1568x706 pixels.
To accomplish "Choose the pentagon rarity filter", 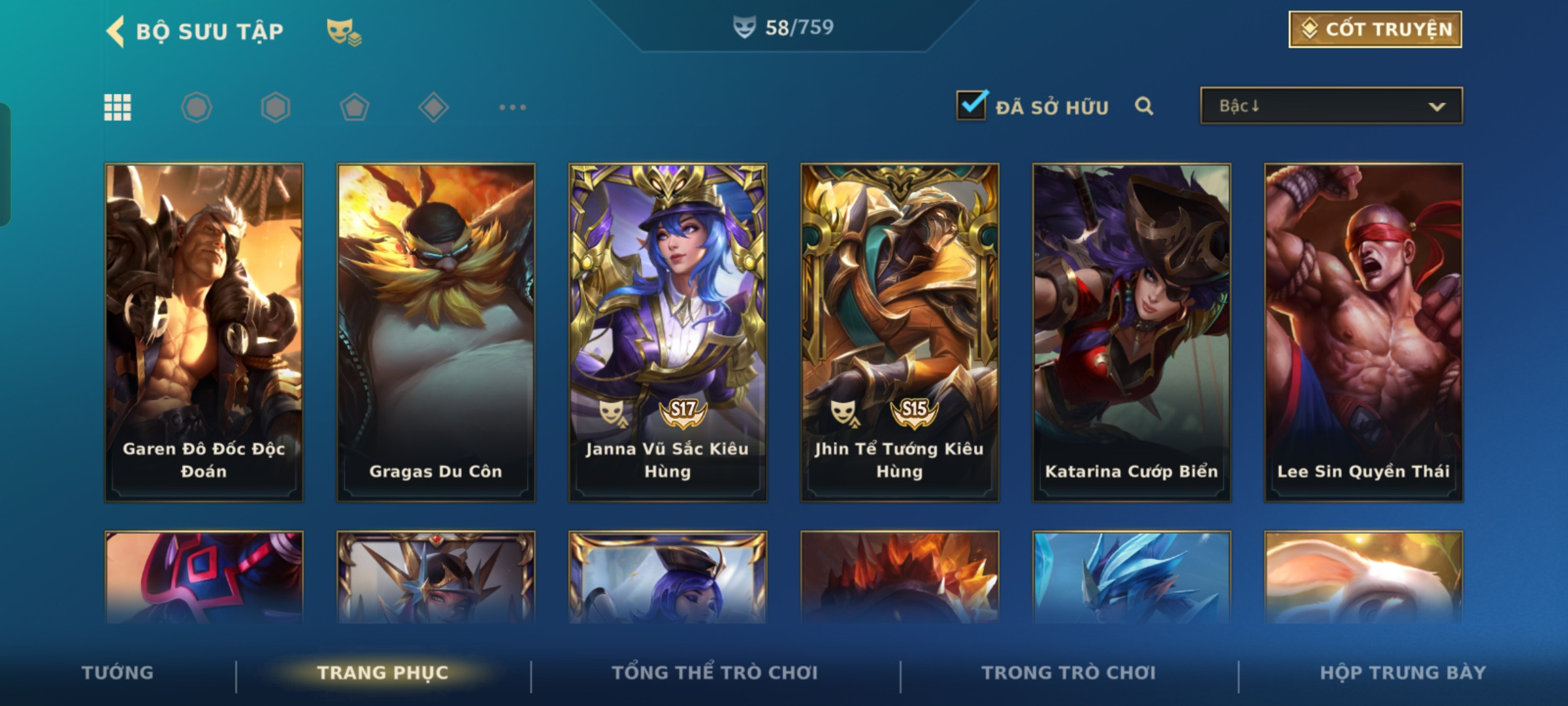I will [354, 107].
